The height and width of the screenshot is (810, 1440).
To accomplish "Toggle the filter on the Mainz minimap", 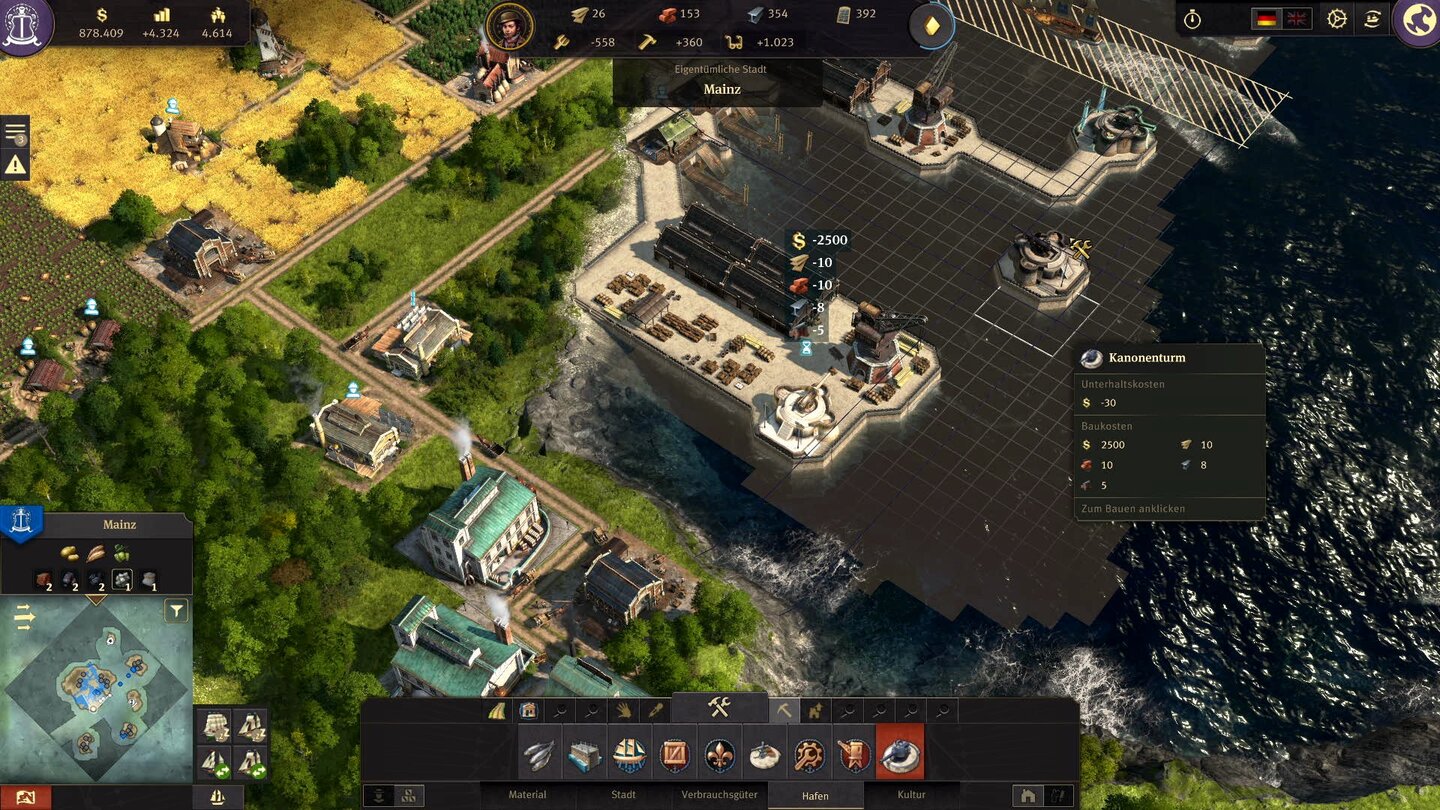I will point(176,611).
